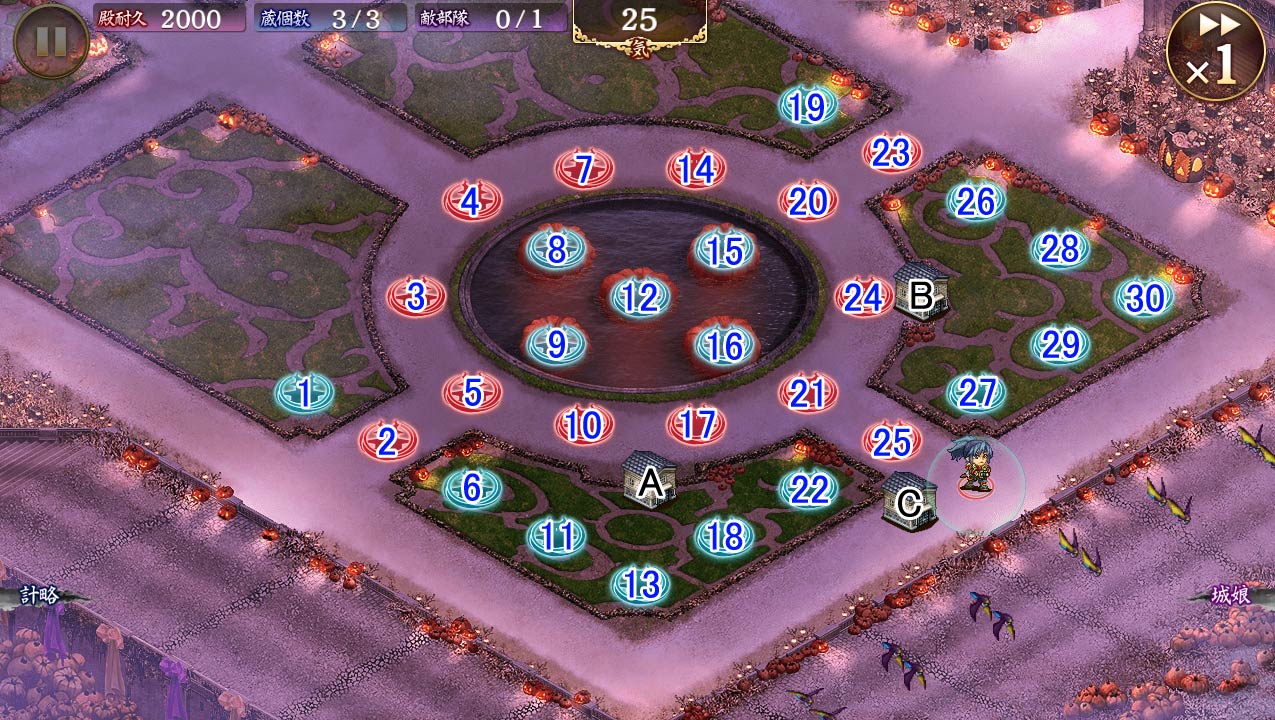Select storehouse marked A
Image resolution: width=1275 pixels, height=720 pixels.
[x=650, y=481]
